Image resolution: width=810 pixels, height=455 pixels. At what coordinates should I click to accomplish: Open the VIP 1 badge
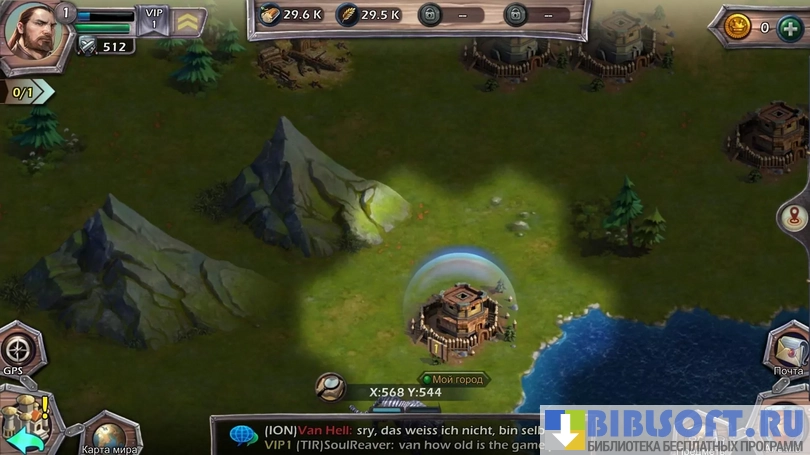tap(153, 20)
